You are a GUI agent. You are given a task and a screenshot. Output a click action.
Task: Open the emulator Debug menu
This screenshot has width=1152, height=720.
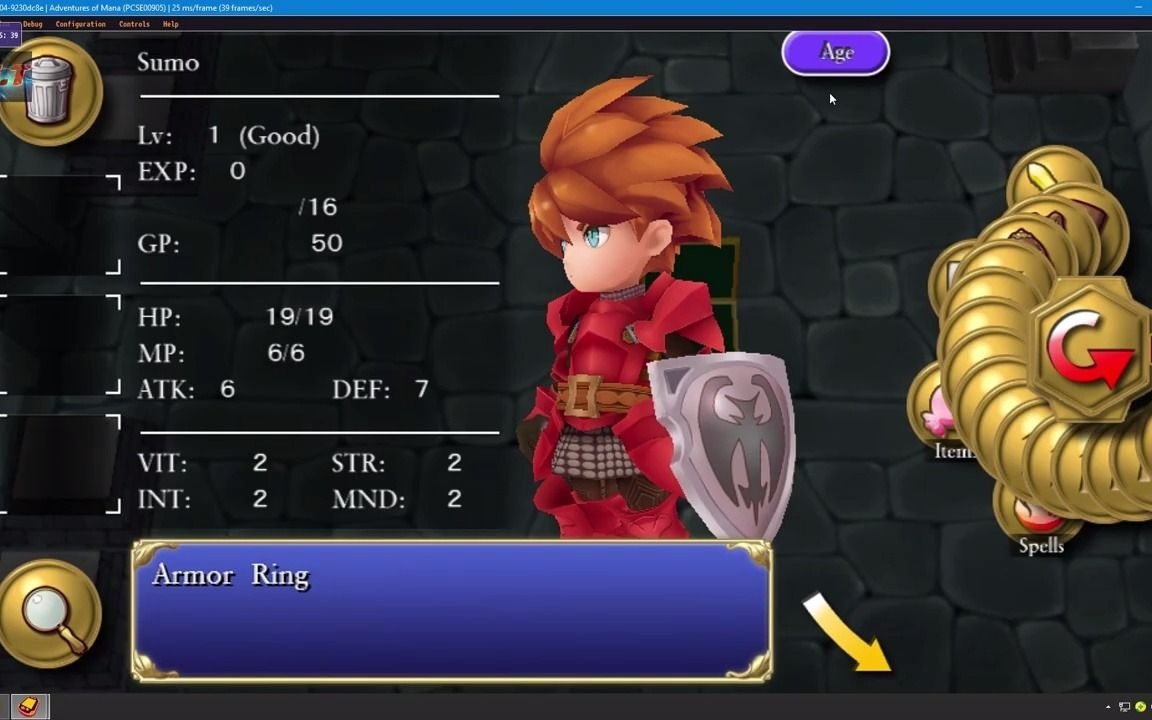tap(32, 24)
